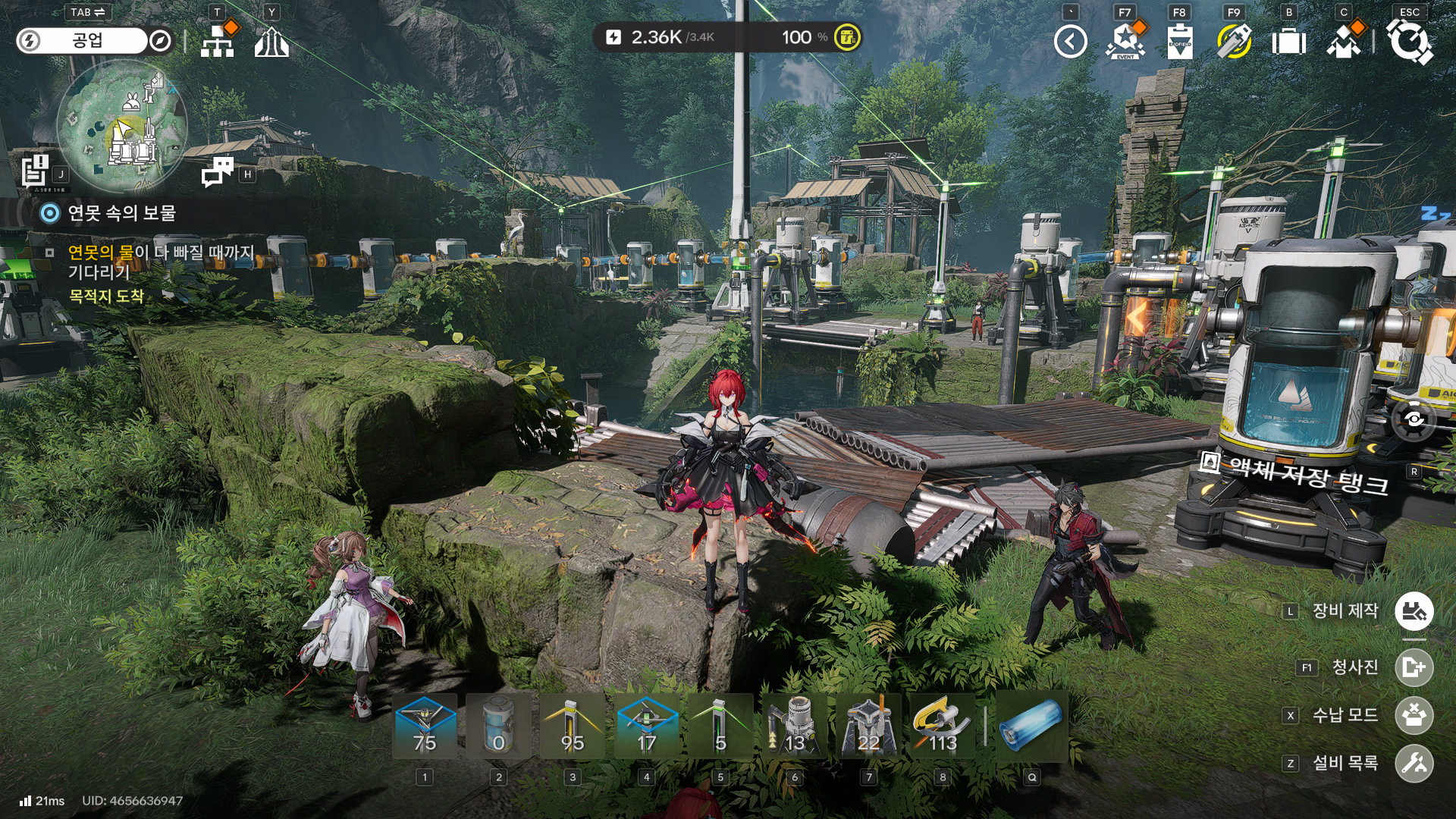Open the operators team icon
The image size is (1456, 819).
pyautogui.click(x=1343, y=41)
